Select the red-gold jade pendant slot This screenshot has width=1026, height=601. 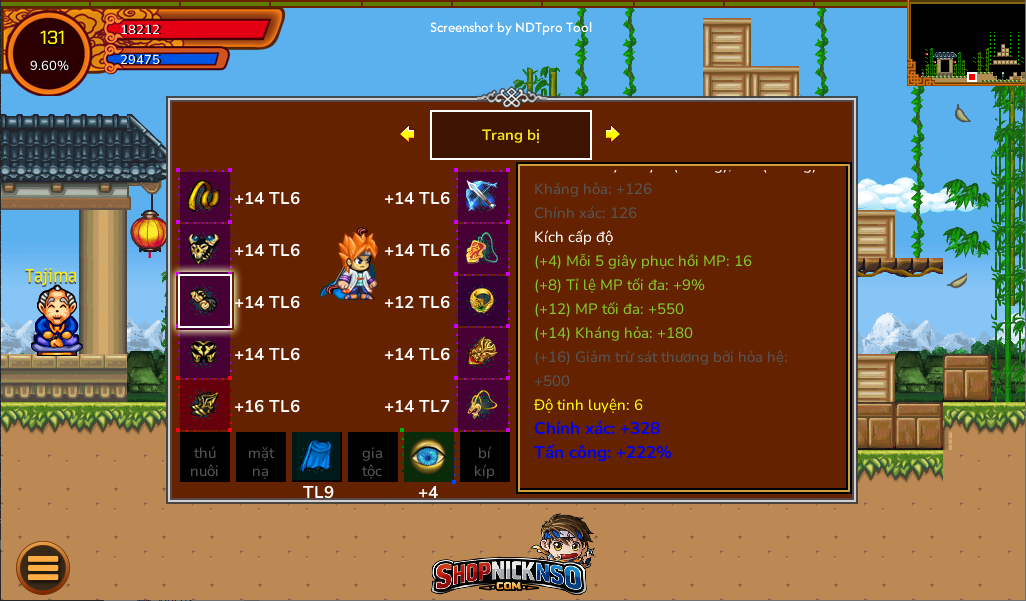483,353
